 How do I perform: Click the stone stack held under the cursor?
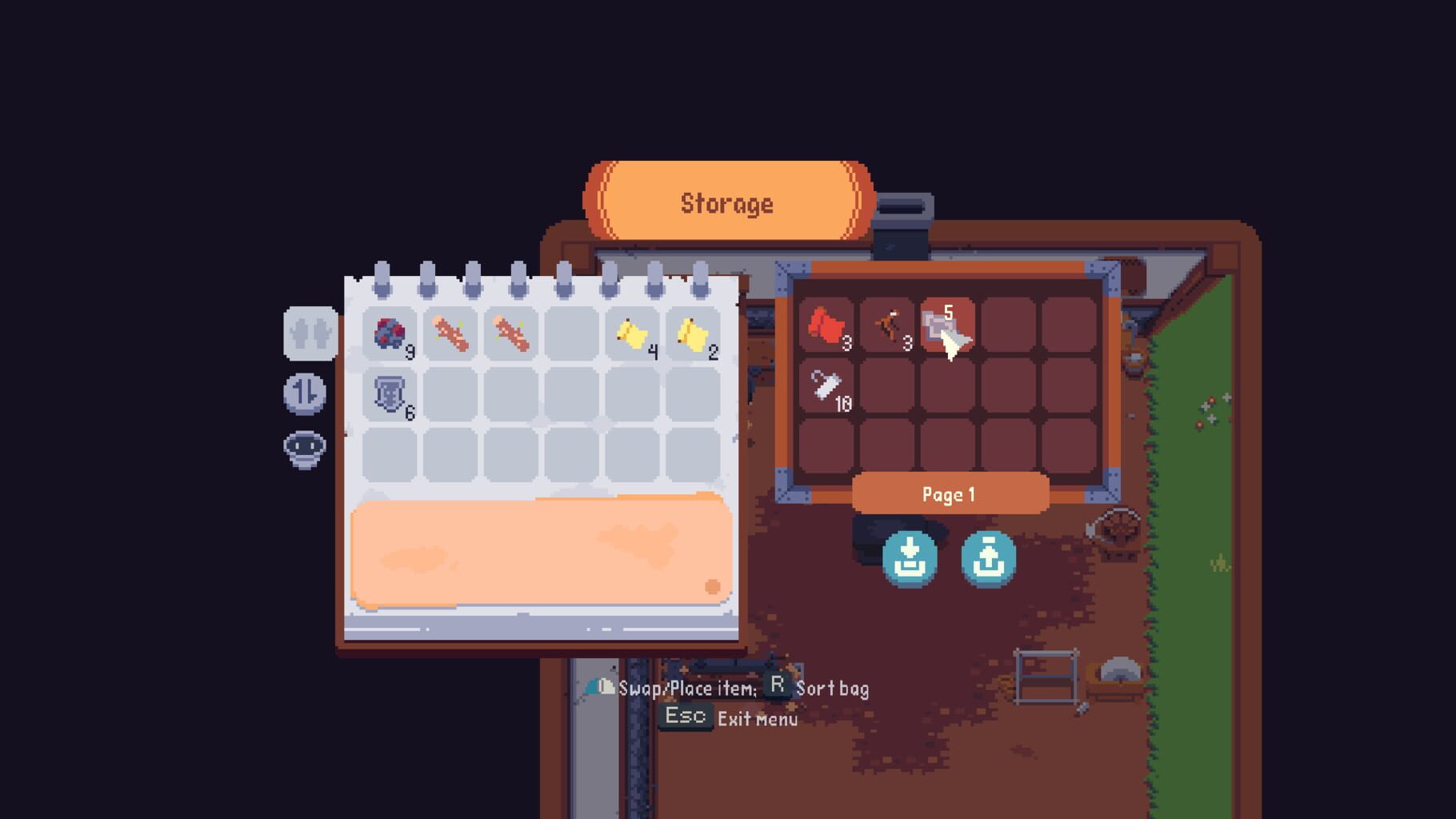click(946, 324)
